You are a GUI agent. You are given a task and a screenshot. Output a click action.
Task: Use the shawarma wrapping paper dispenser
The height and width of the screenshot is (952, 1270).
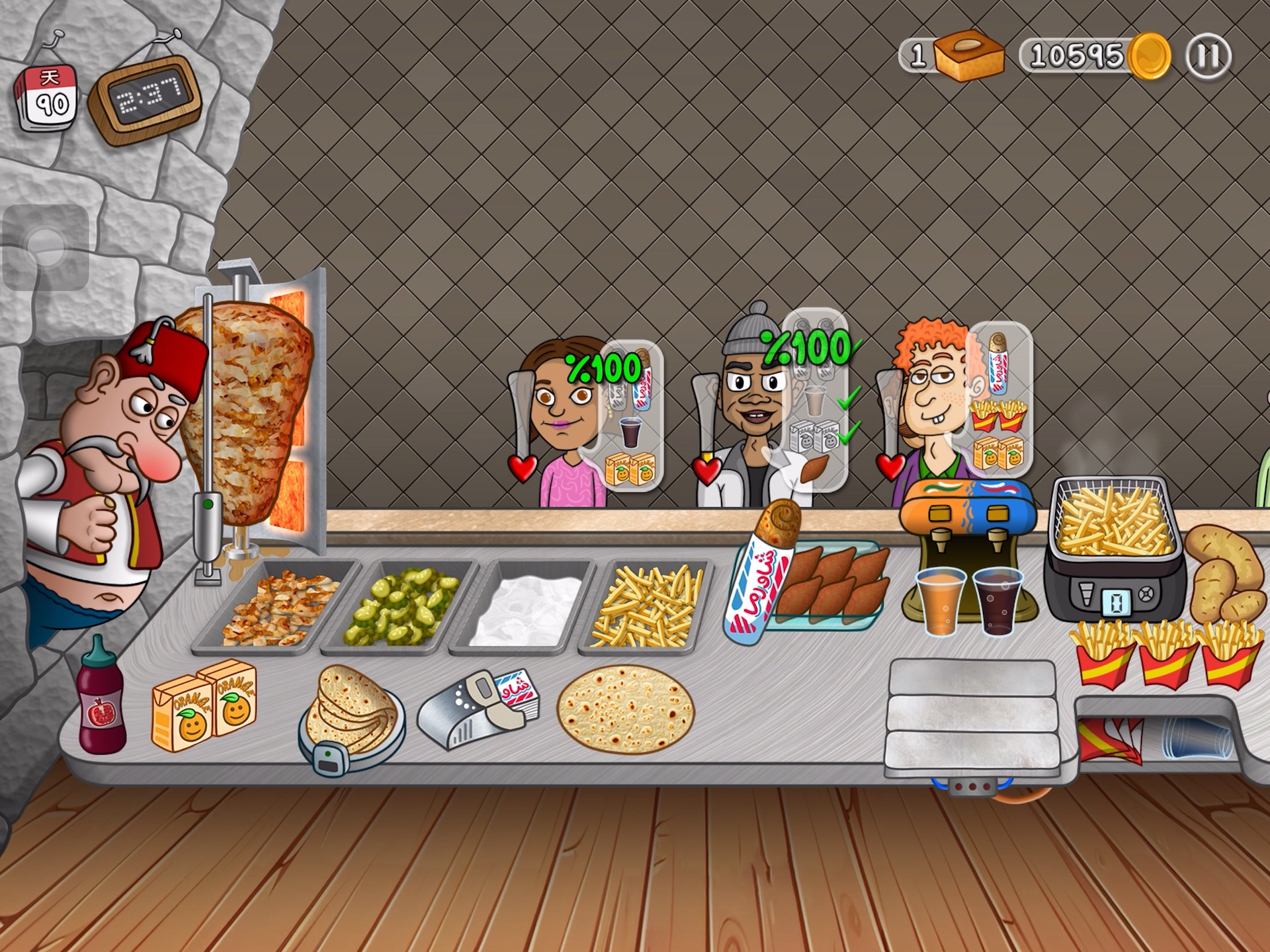480,707
